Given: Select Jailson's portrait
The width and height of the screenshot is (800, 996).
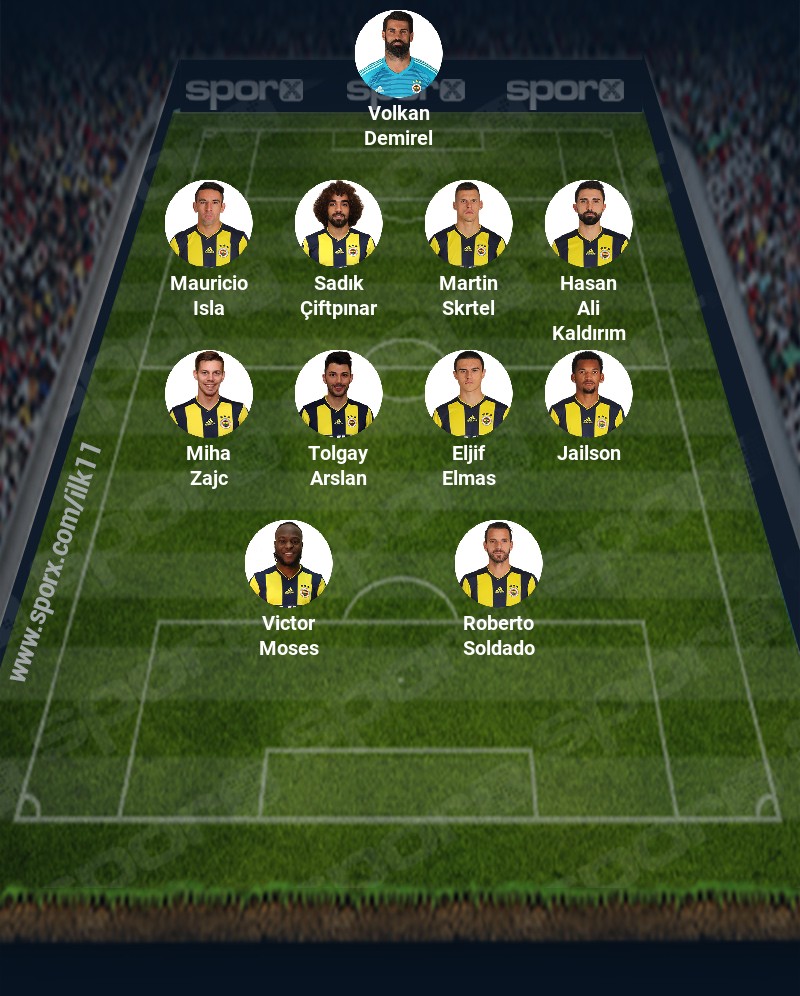Looking at the screenshot, I should tap(588, 394).
